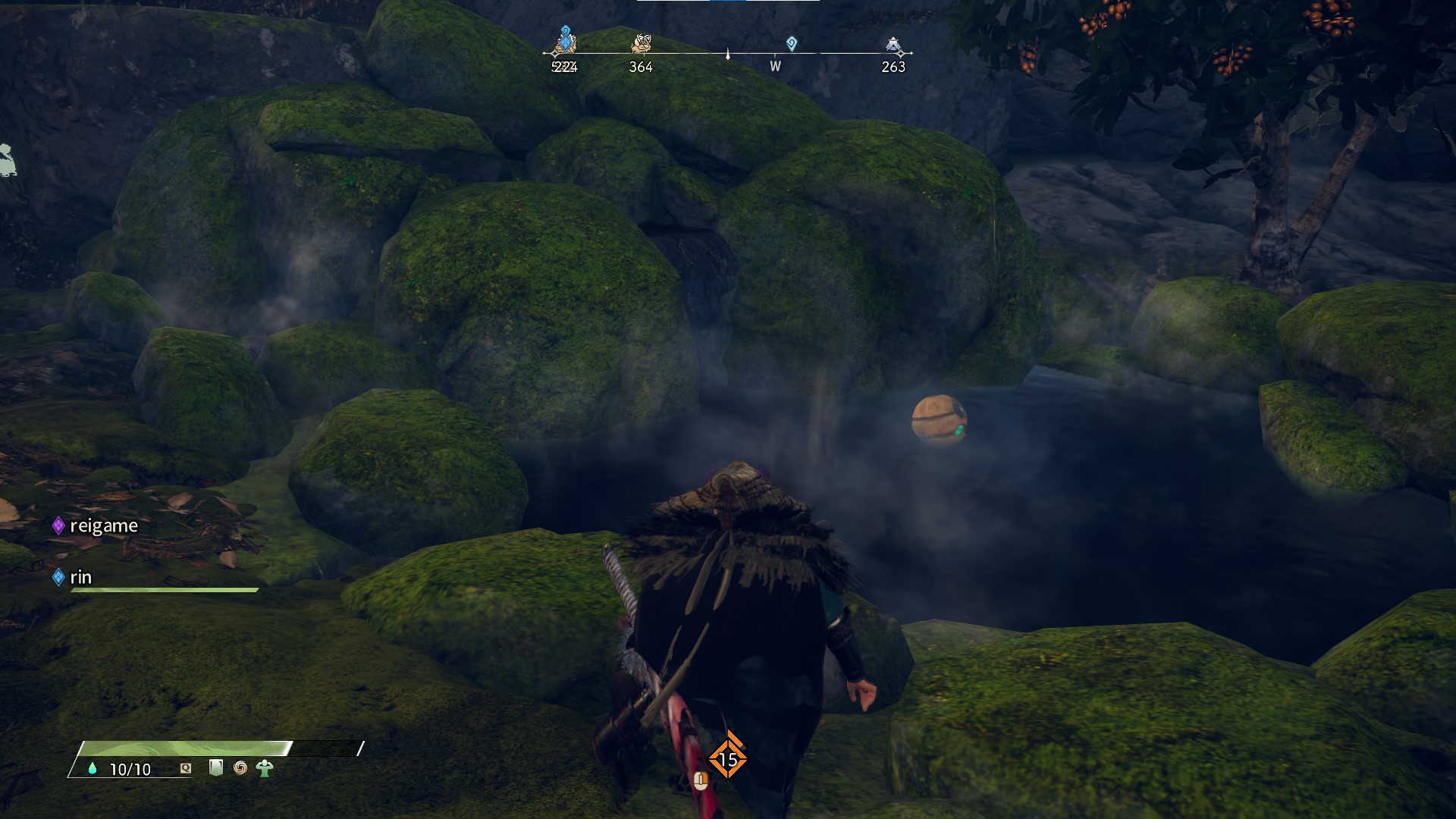Select the green flexing figure buff icon
Viewport: 1456px width, 819px height.
(265, 768)
